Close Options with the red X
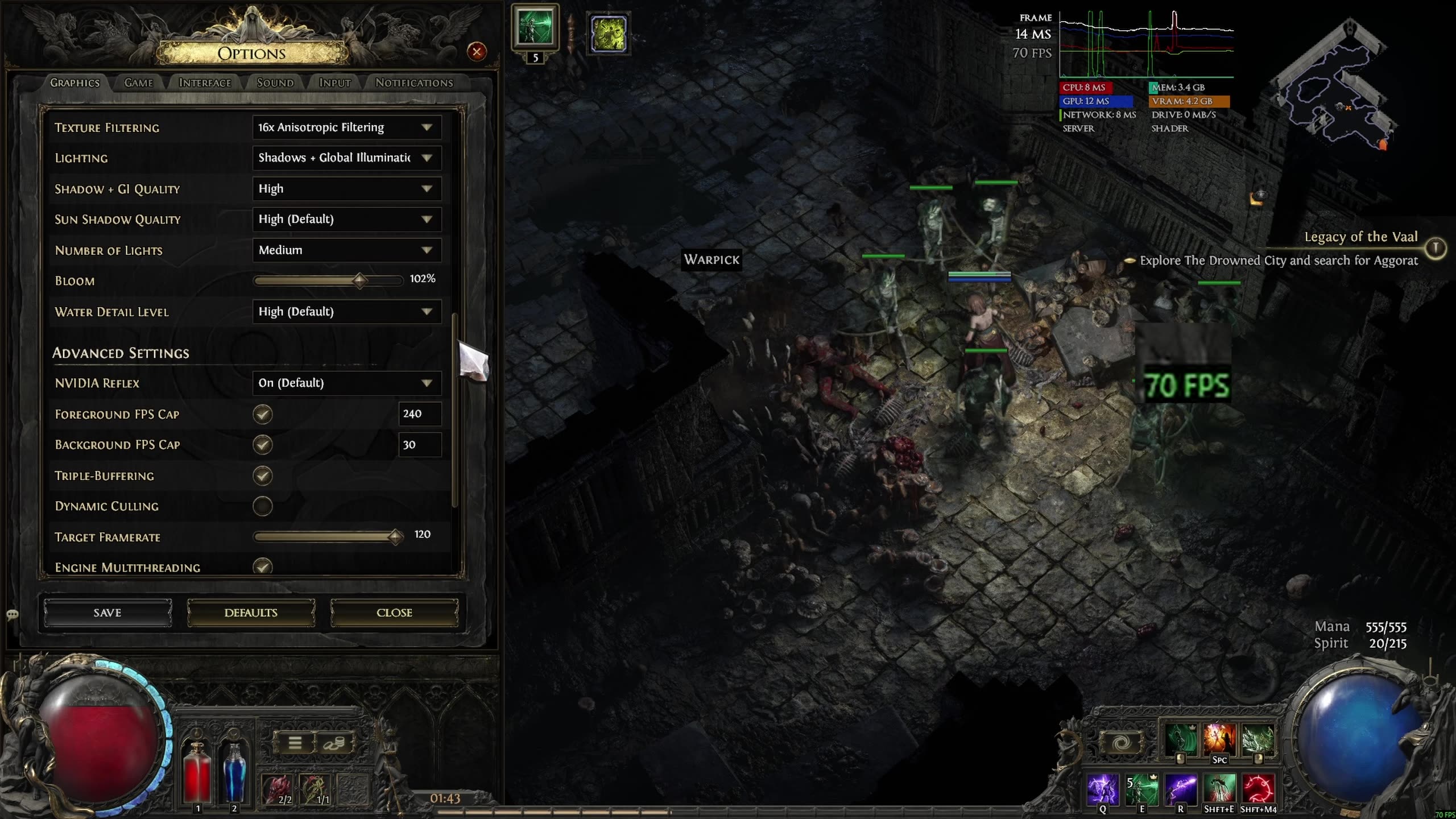The image size is (1456, 819). (477, 52)
